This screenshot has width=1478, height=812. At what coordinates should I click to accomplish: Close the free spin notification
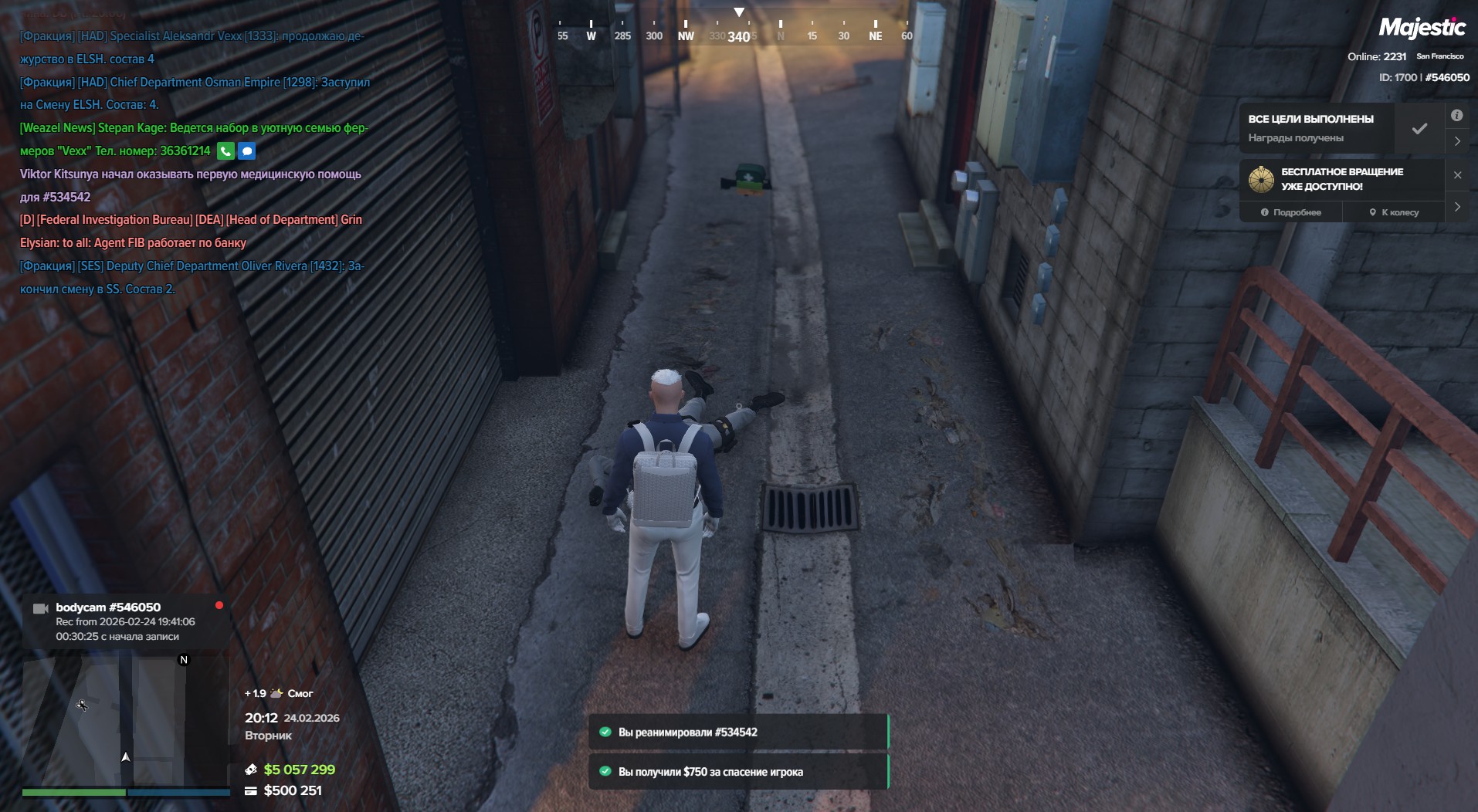[1457, 175]
